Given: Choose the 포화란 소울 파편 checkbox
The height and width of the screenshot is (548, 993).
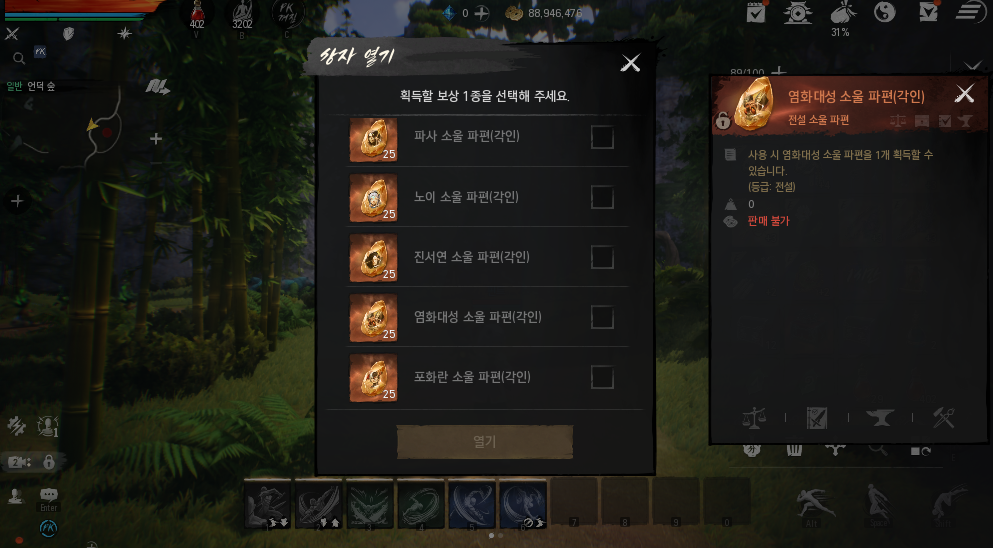Looking at the screenshot, I should coord(602,377).
